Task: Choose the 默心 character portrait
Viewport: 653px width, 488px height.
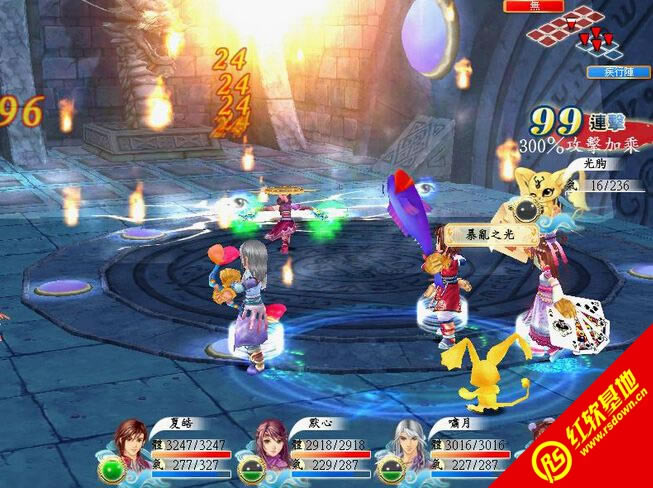Action: tap(271, 447)
